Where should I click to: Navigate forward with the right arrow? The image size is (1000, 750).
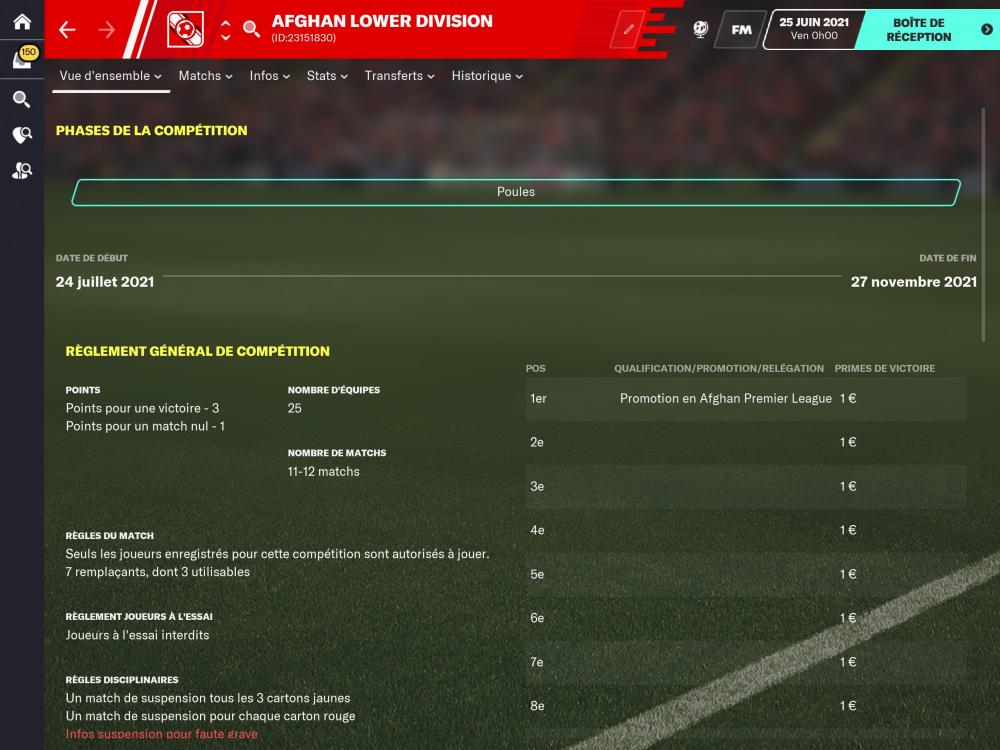107,30
